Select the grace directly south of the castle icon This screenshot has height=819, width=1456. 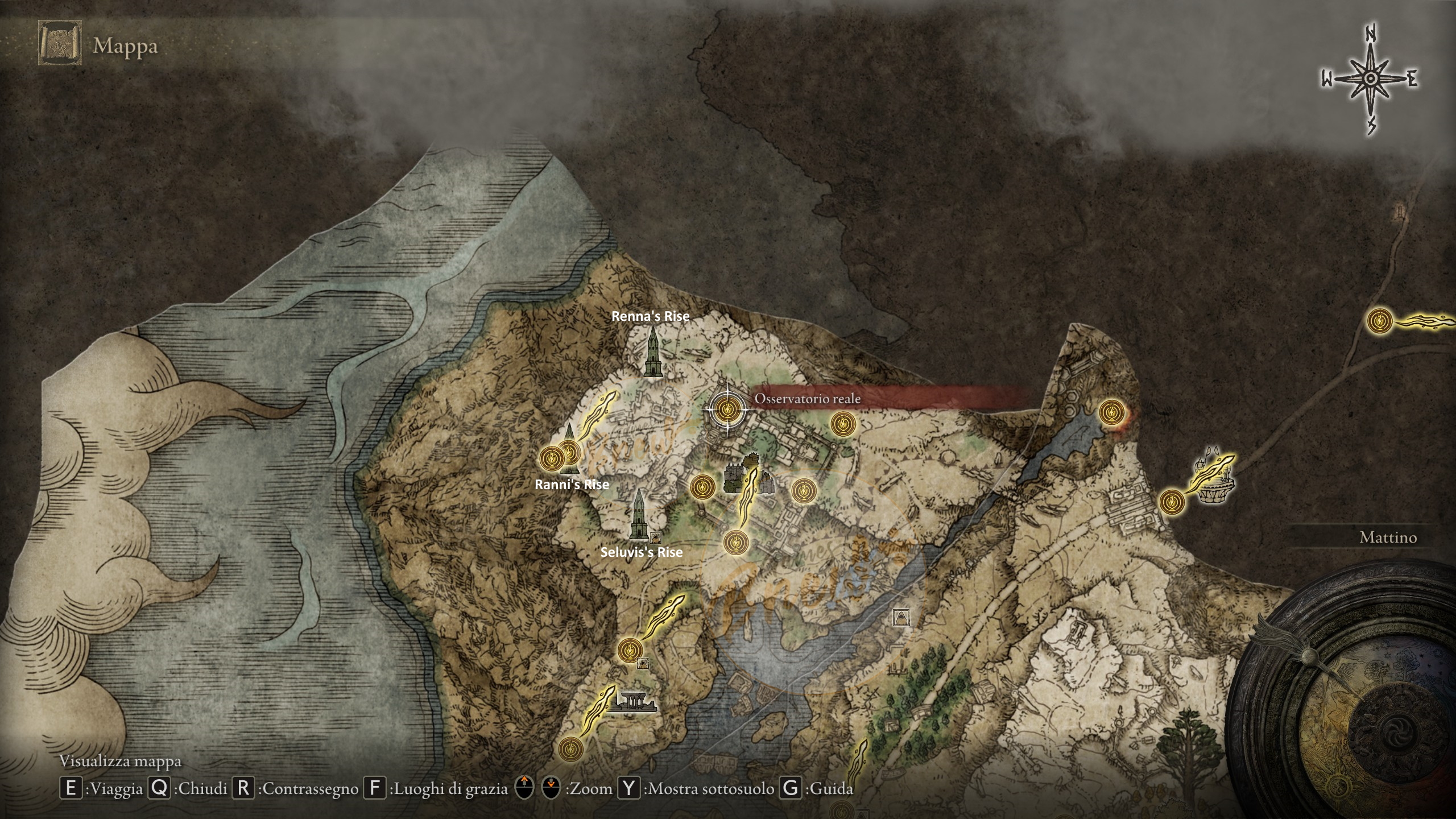click(735, 542)
